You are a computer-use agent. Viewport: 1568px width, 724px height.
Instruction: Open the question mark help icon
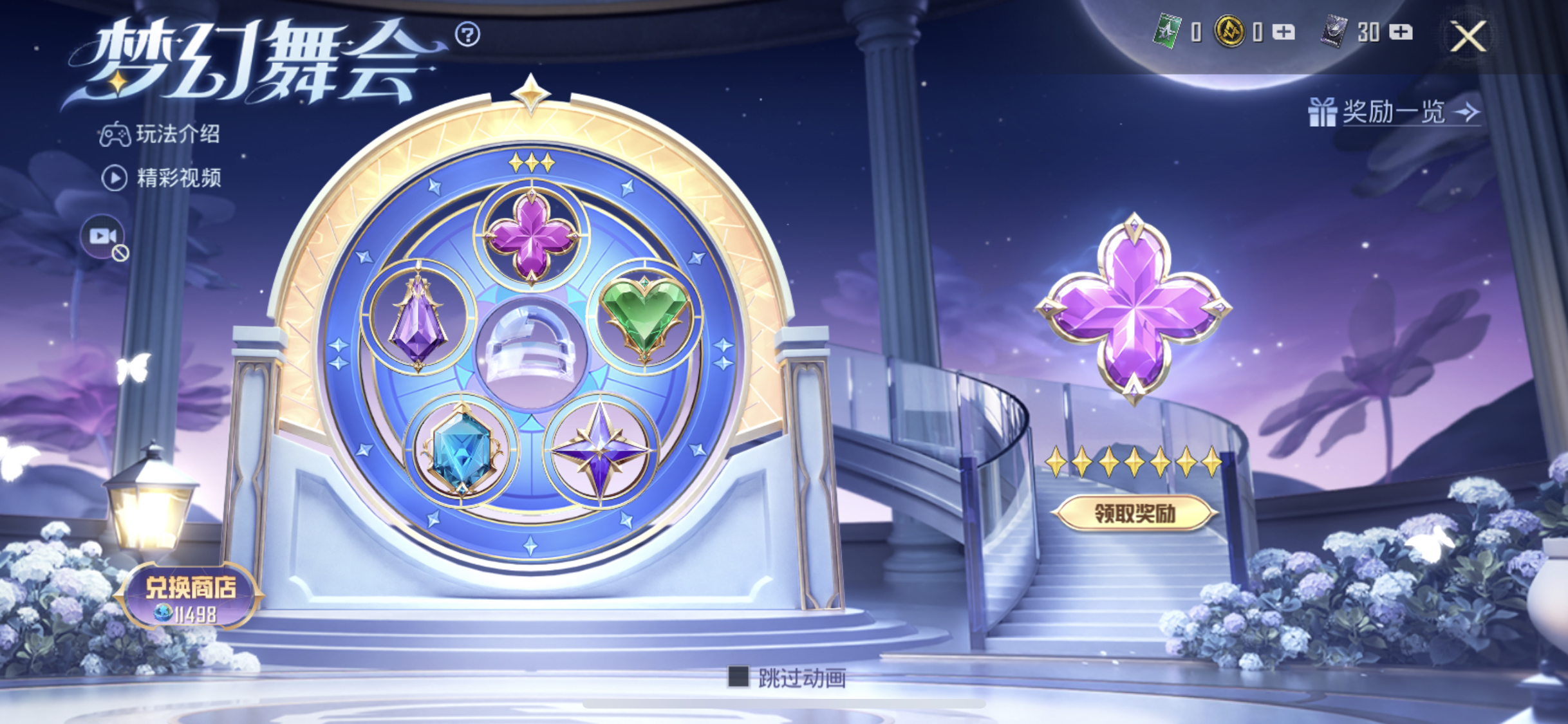tap(467, 34)
